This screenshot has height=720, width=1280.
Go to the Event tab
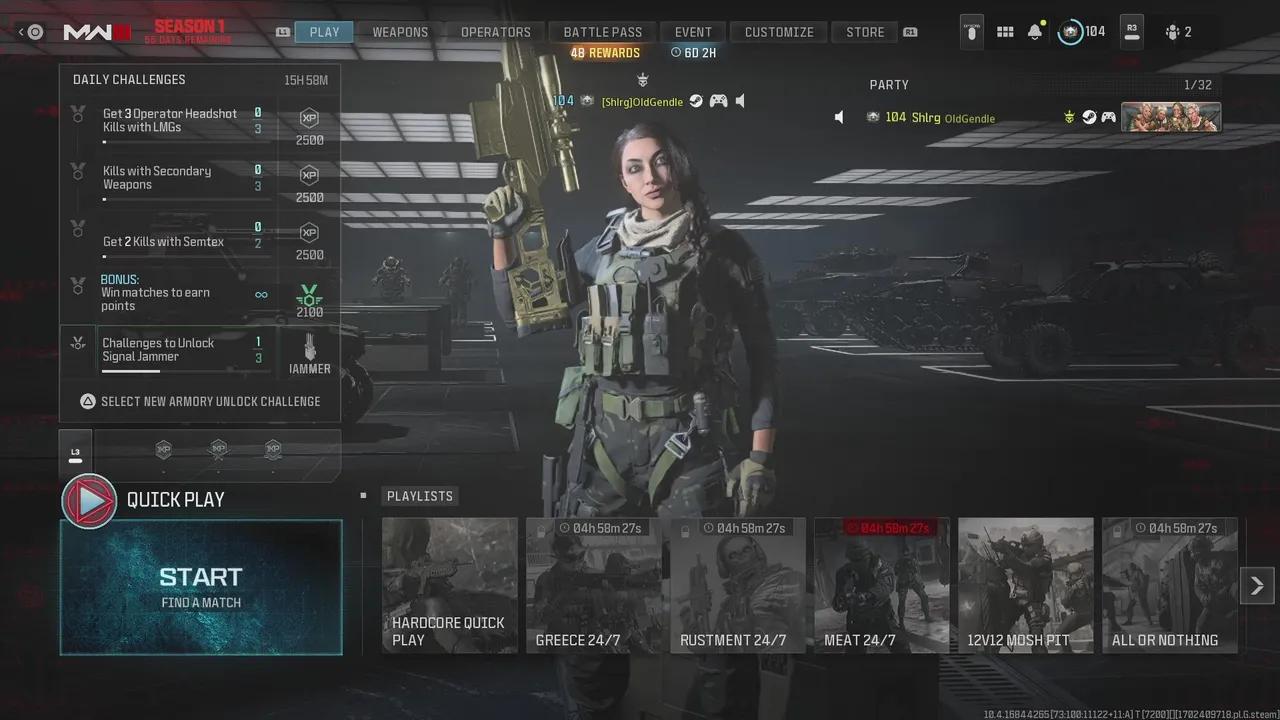[x=693, y=32]
